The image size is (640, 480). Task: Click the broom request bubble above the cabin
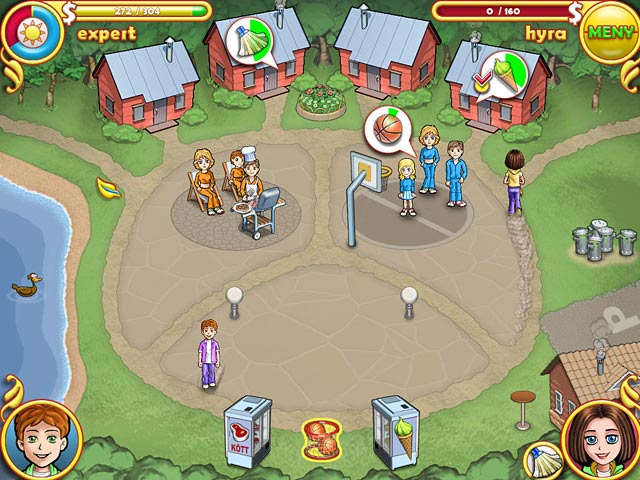coord(247,42)
